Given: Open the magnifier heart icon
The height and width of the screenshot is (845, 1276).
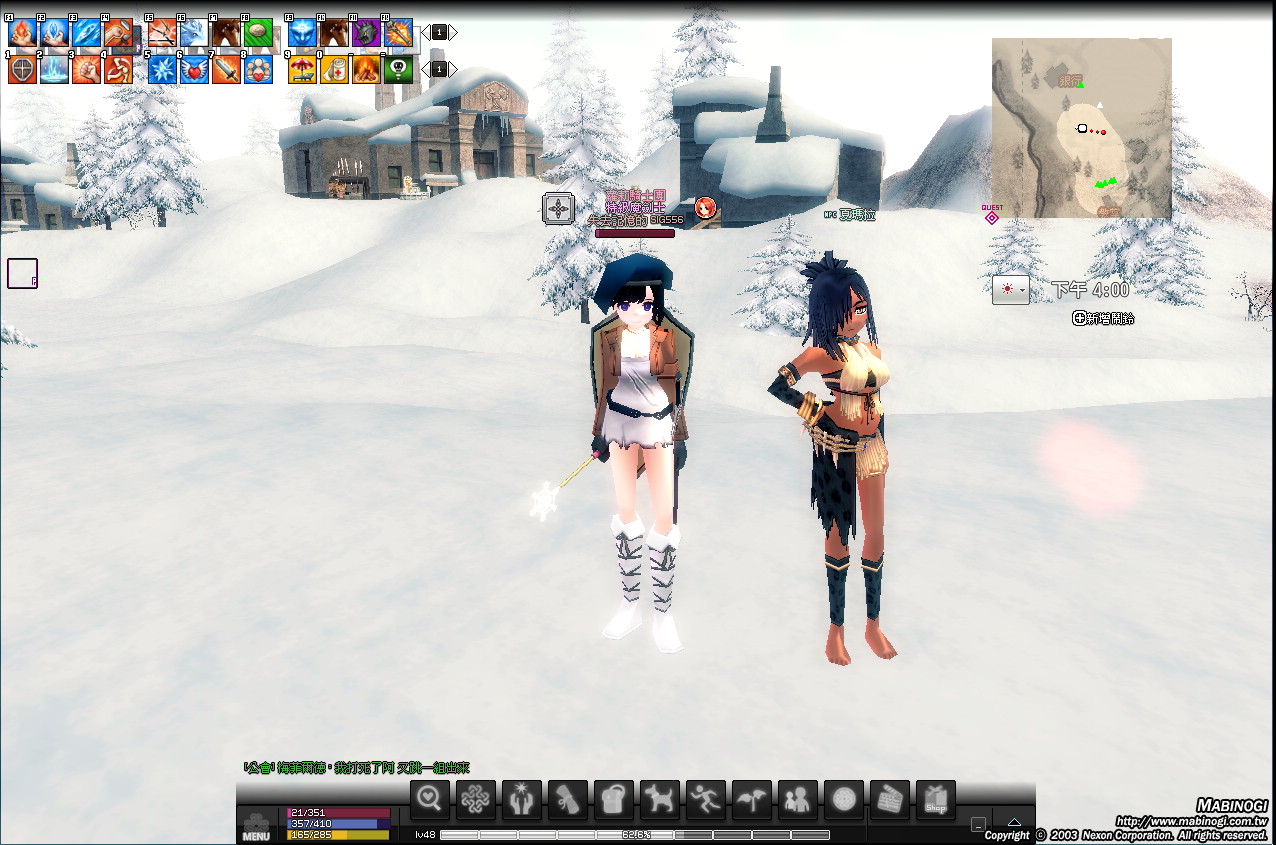Looking at the screenshot, I should click(430, 799).
